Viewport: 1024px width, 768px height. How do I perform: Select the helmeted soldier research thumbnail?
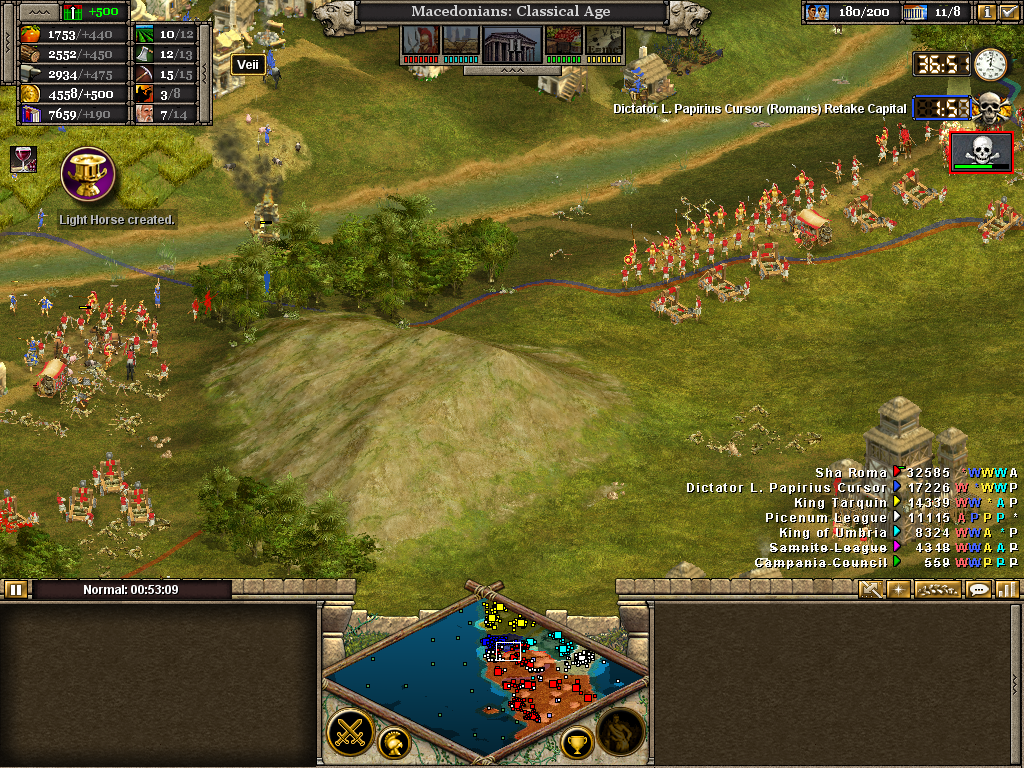point(420,41)
